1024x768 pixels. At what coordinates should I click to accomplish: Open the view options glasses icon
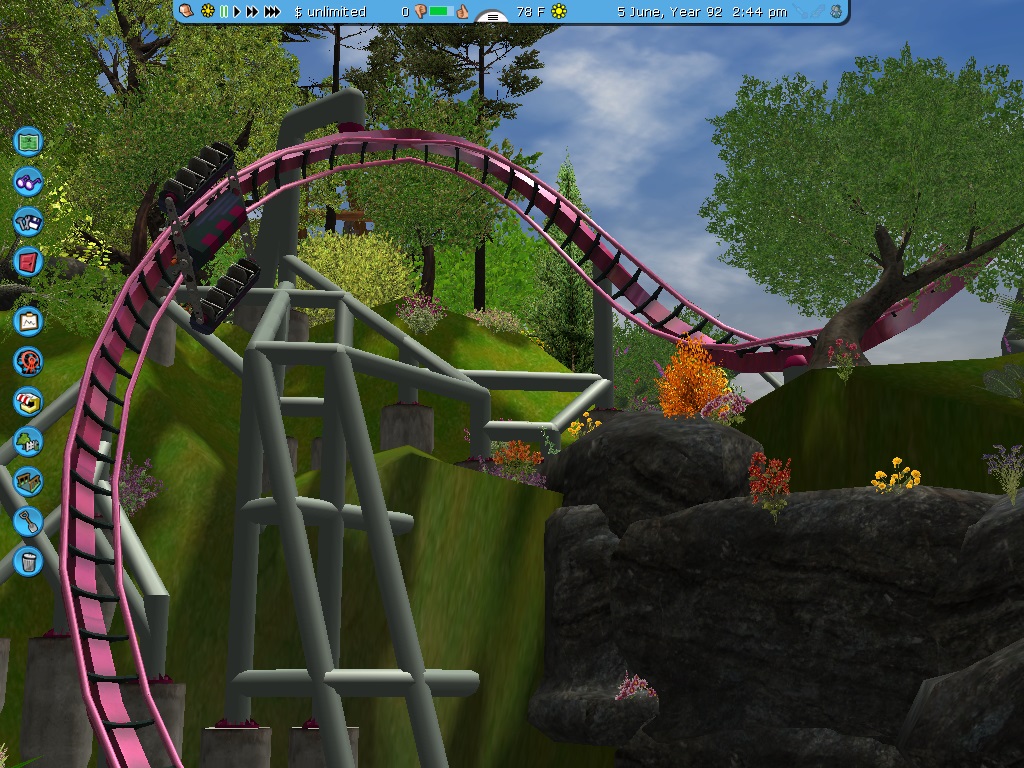29,182
